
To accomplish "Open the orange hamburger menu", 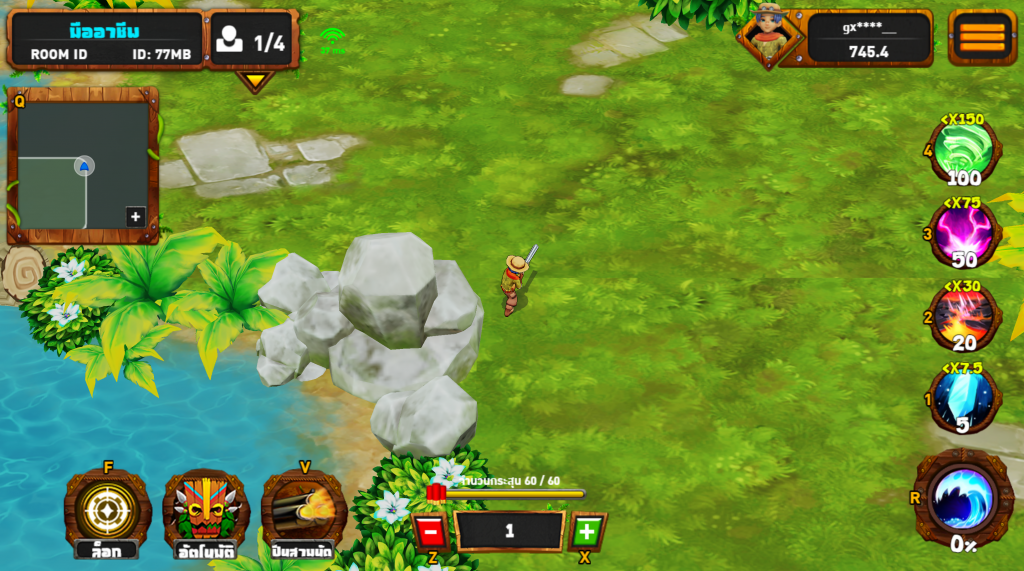I will [x=982, y=37].
